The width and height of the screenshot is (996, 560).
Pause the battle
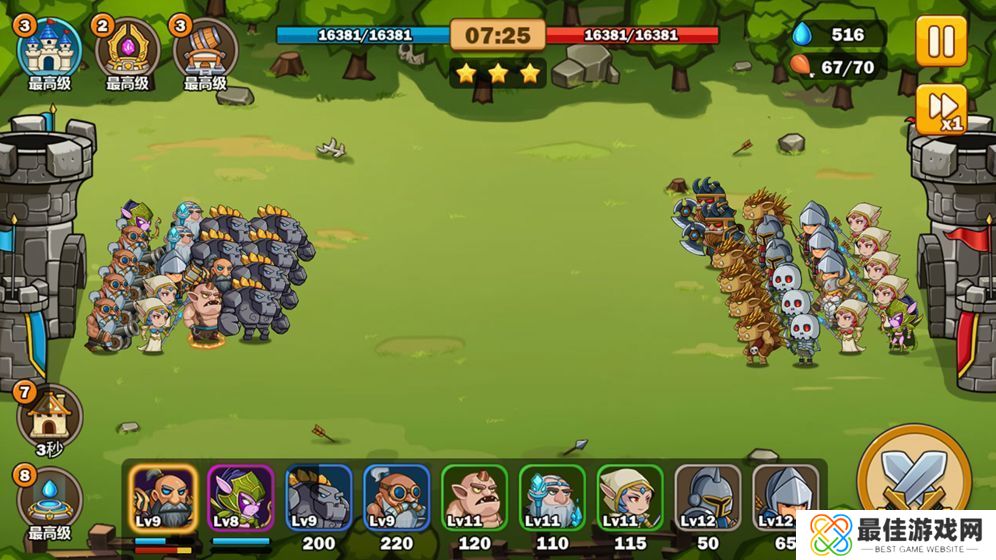tap(941, 42)
